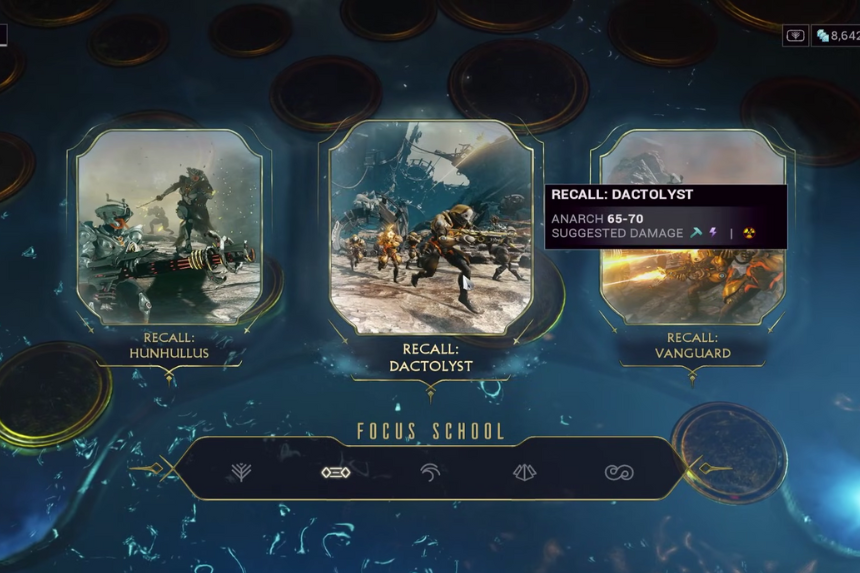The image size is (860, 573).
Task: Click the small framed-tree icon beside the currency
Action: (796, 36)
